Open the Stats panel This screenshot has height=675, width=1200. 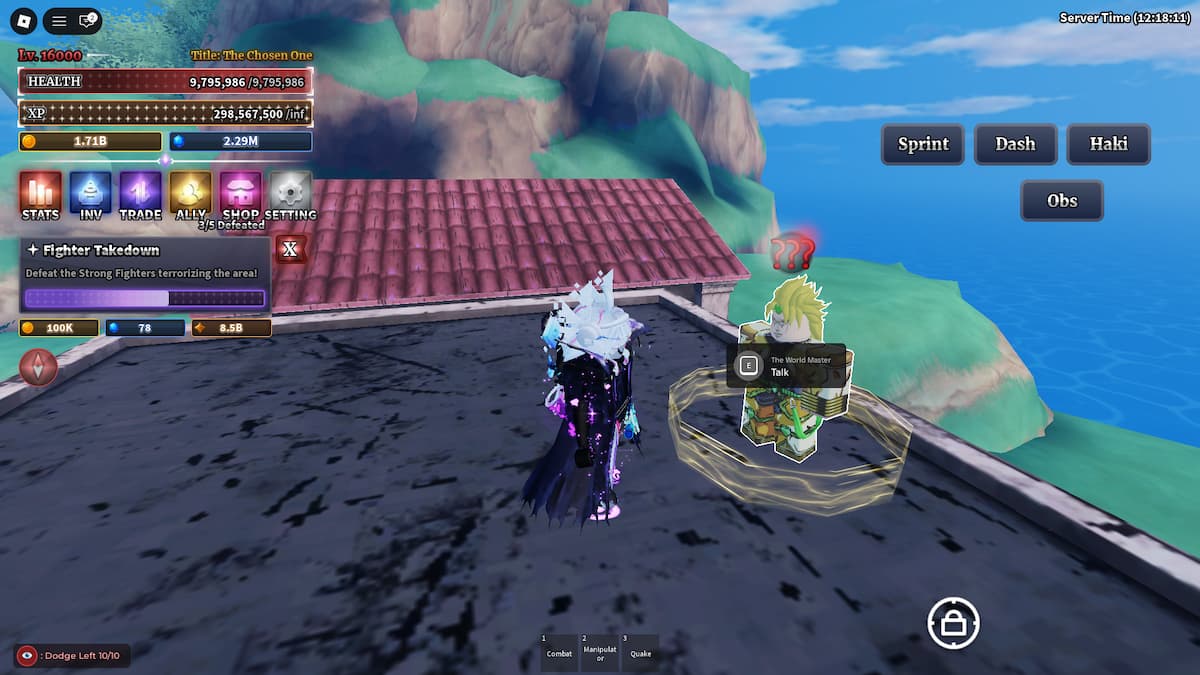(40, 193)
